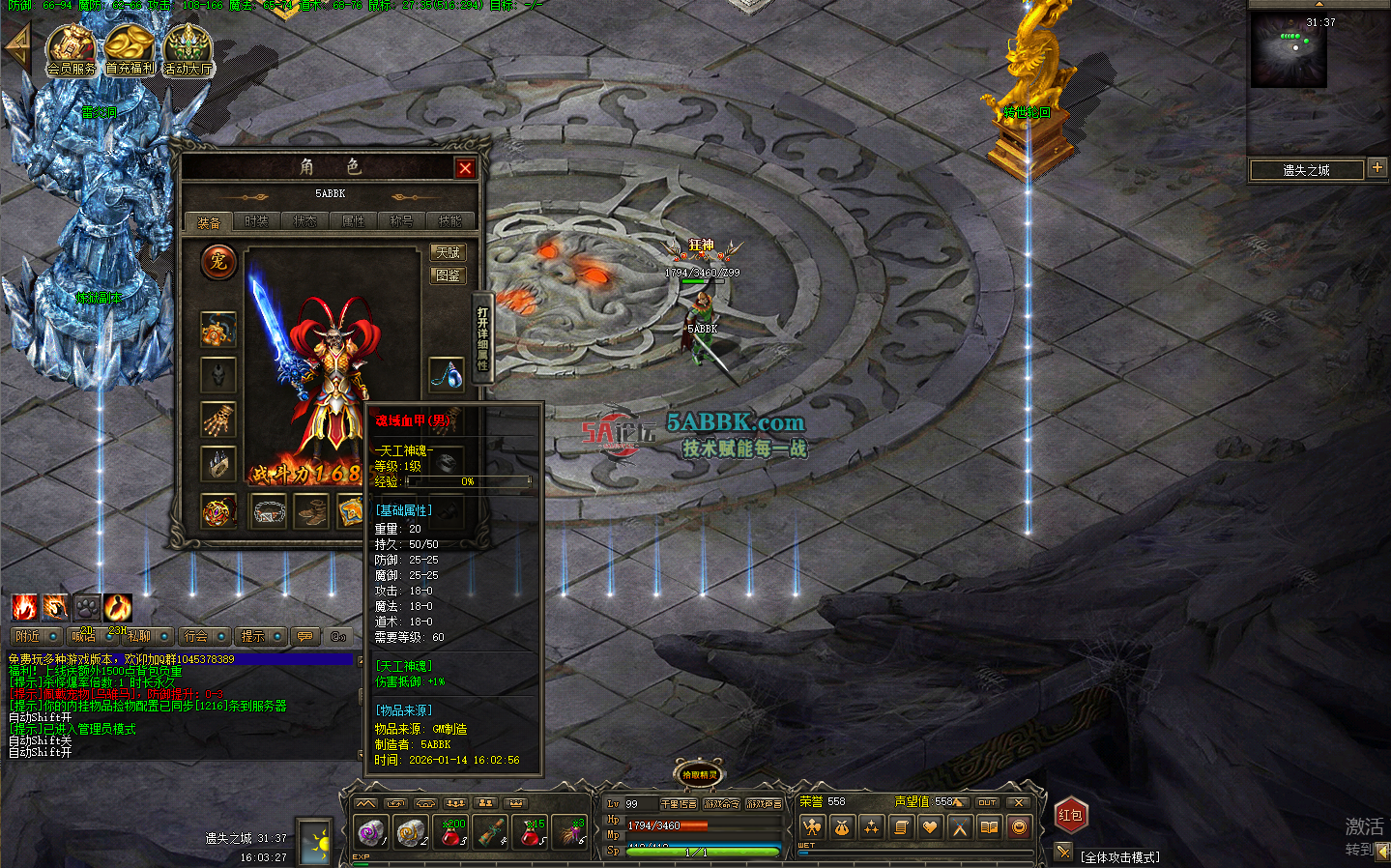Toggle the chat voice speaker icon
The image size is (1391, 868).
click(x=338, y=636)
